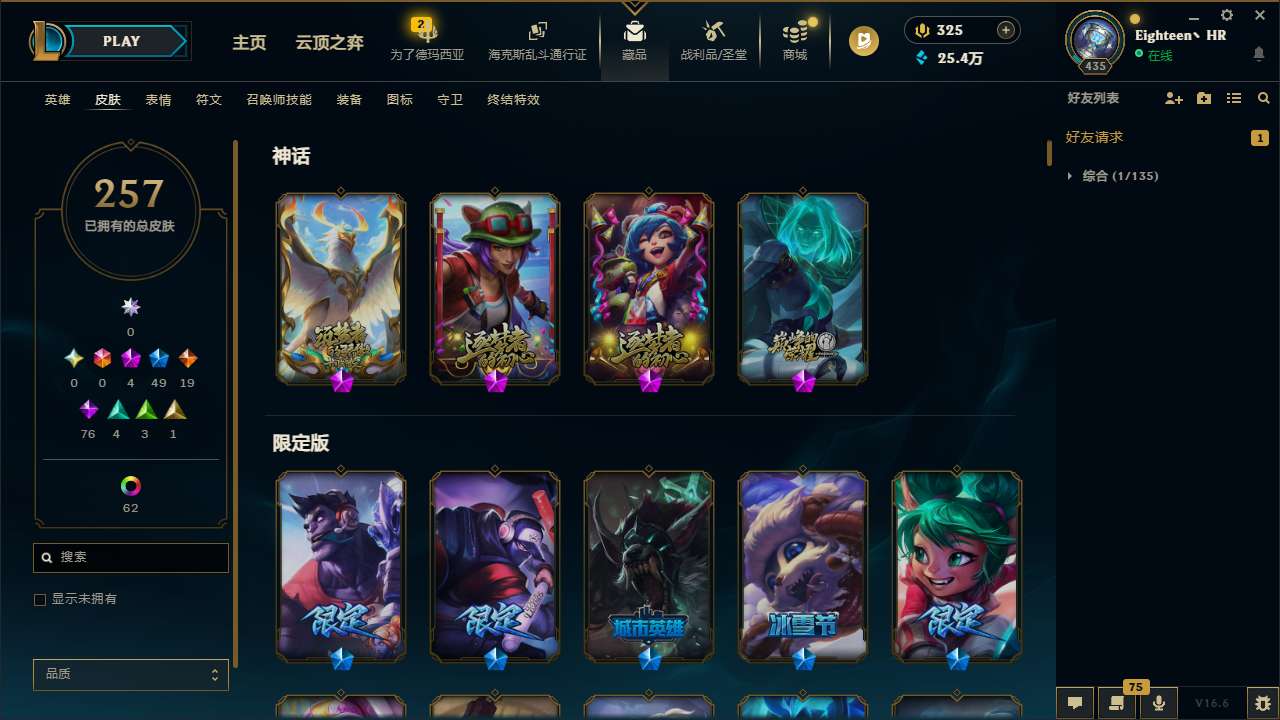Enable the 显示未拥有 checkbox
Viewport: 1280px width, 720px height.
pyautogui.click(x=40, y=599)
